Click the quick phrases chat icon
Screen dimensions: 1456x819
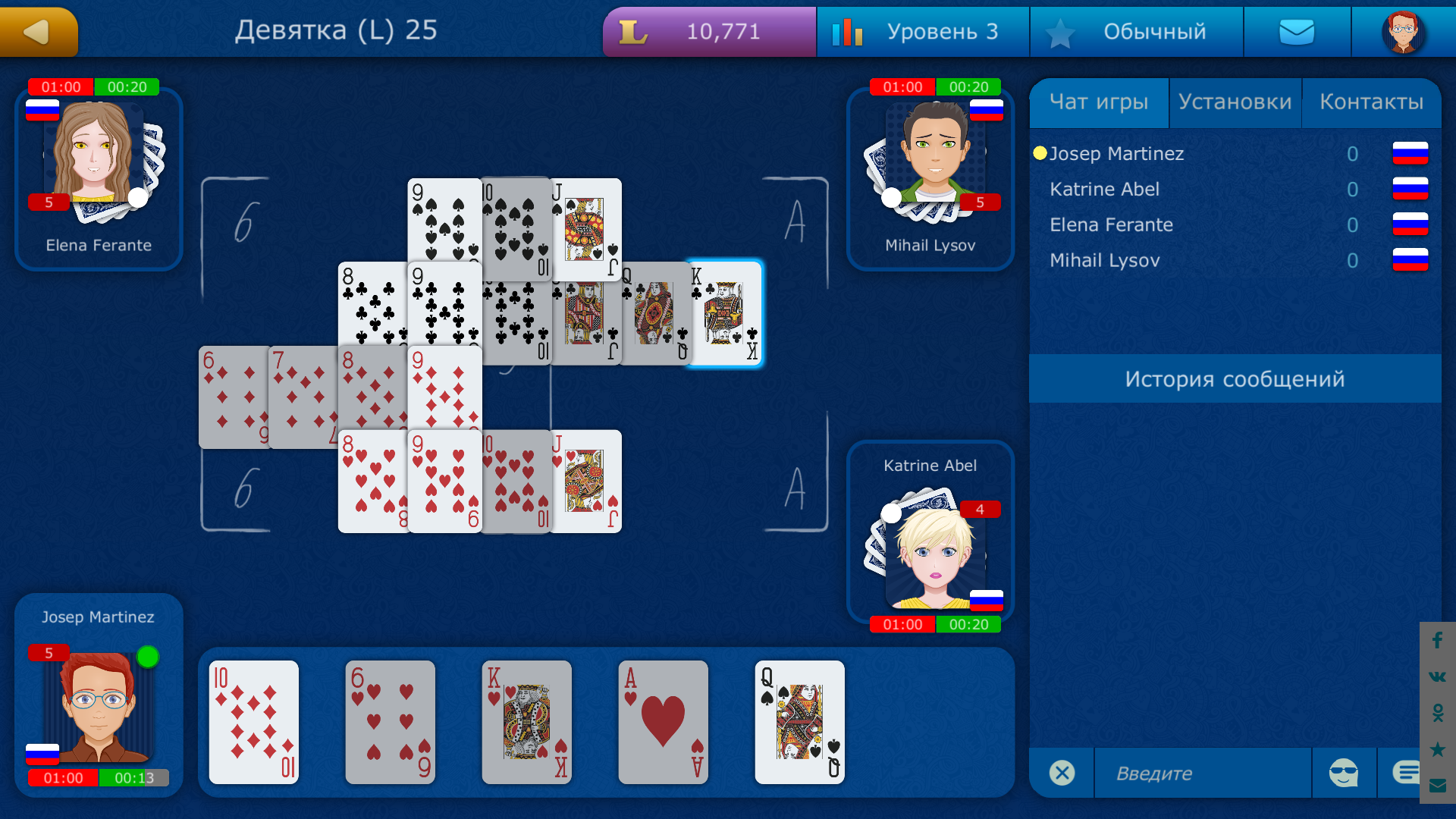[x=1407, y=773]
